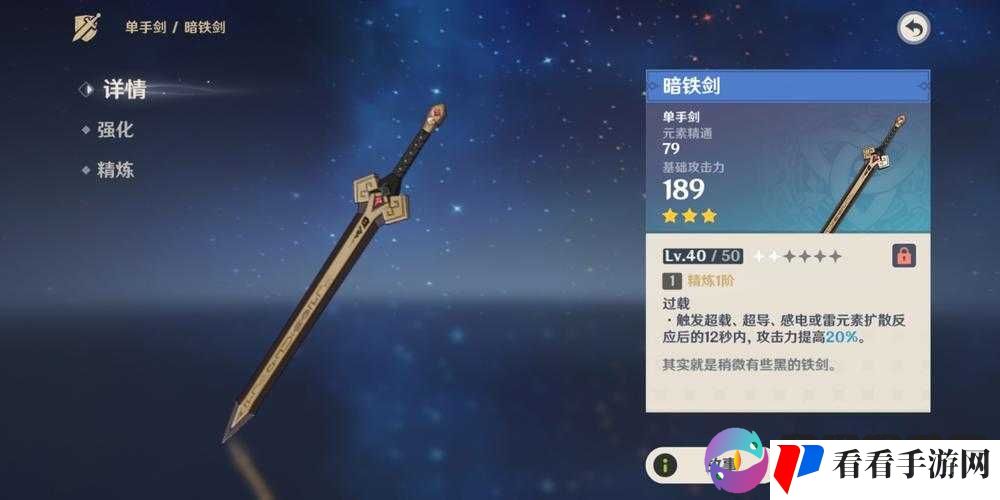Open the green info icon
Image resolution: width=1000 pixels, height=500 pixels.
(667, 464)
